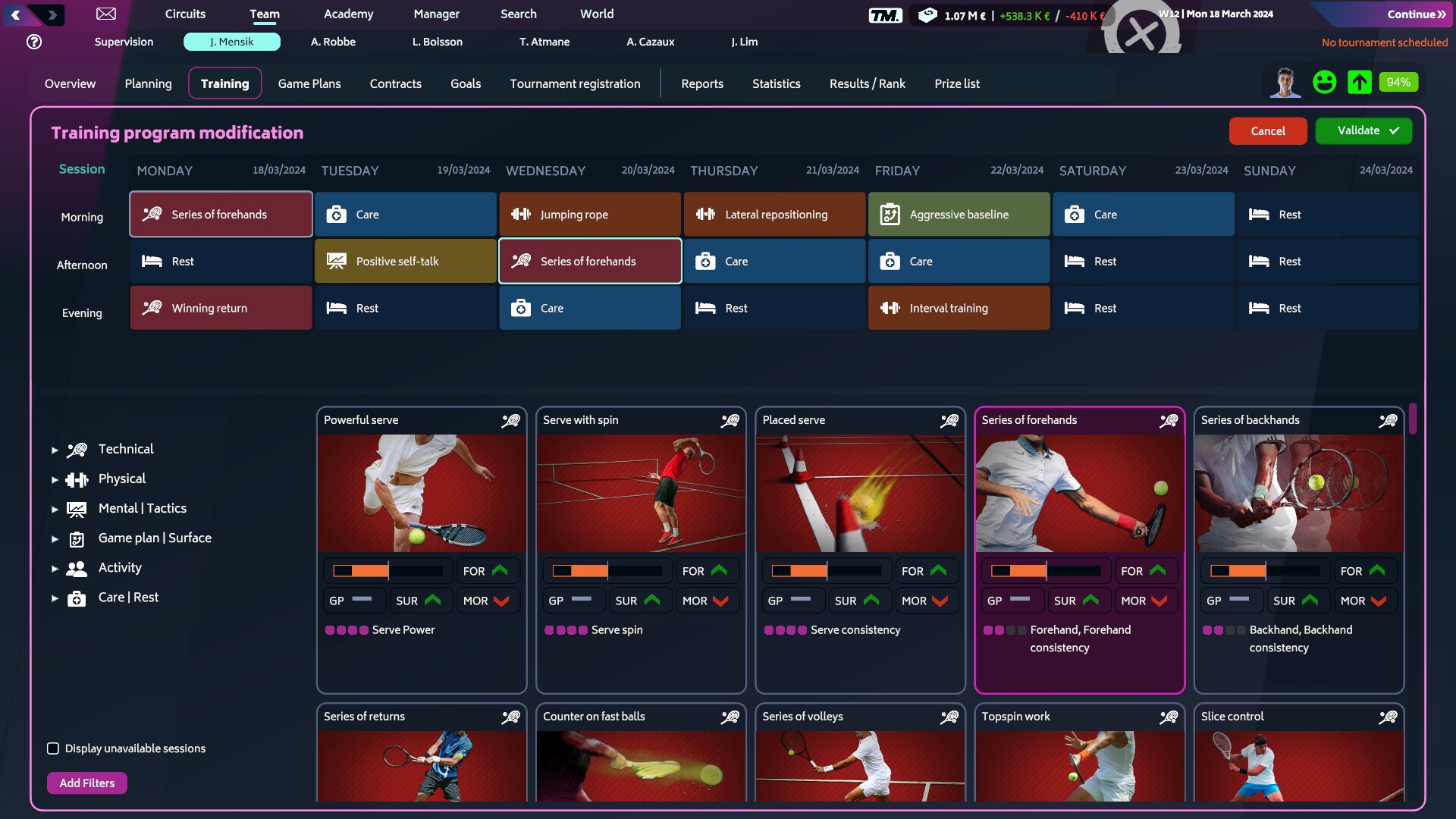Viewport: 1456px width, 819px height.
Task: Click the racket icon on the Powerful serve card
Action: pyautogui.click(x=511, y=420)
